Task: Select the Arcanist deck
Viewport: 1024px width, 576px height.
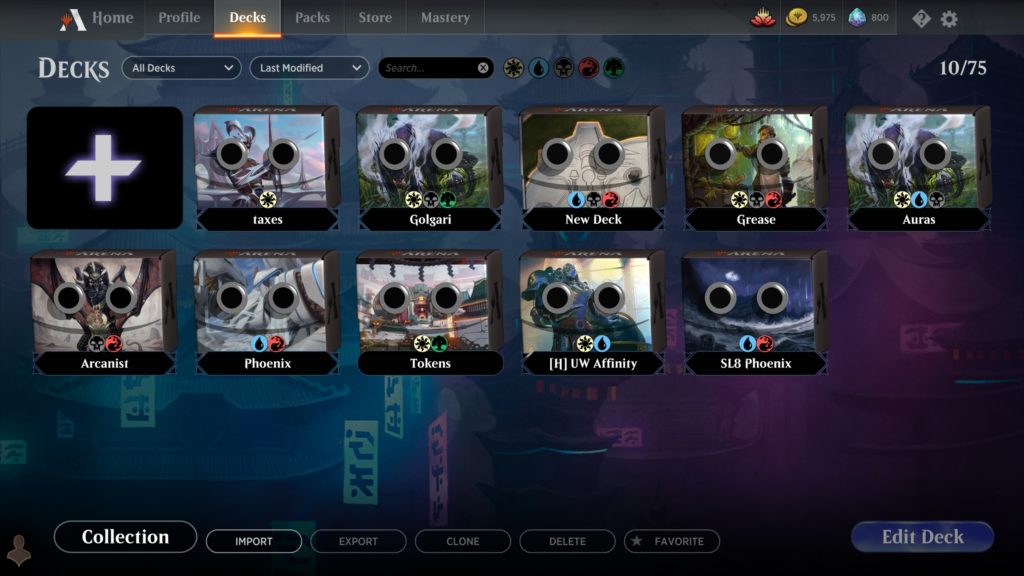Action: coord(104,310)
